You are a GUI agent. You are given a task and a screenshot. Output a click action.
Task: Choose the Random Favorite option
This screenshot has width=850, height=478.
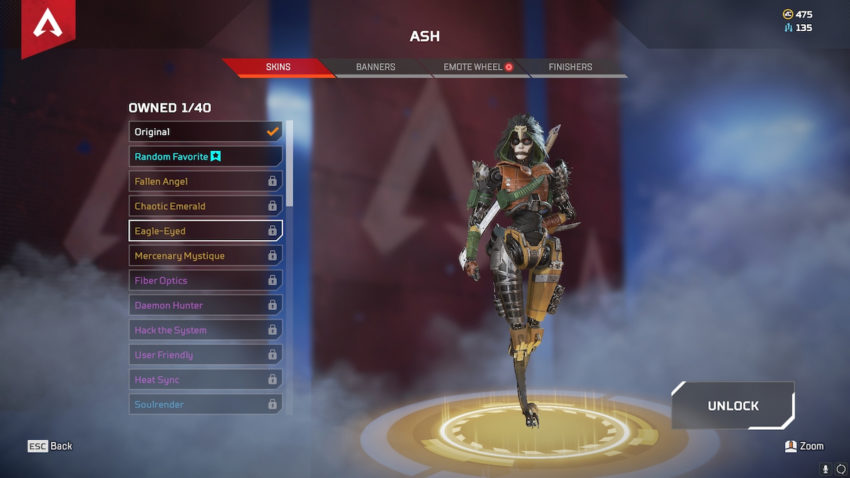pos(205,156)
